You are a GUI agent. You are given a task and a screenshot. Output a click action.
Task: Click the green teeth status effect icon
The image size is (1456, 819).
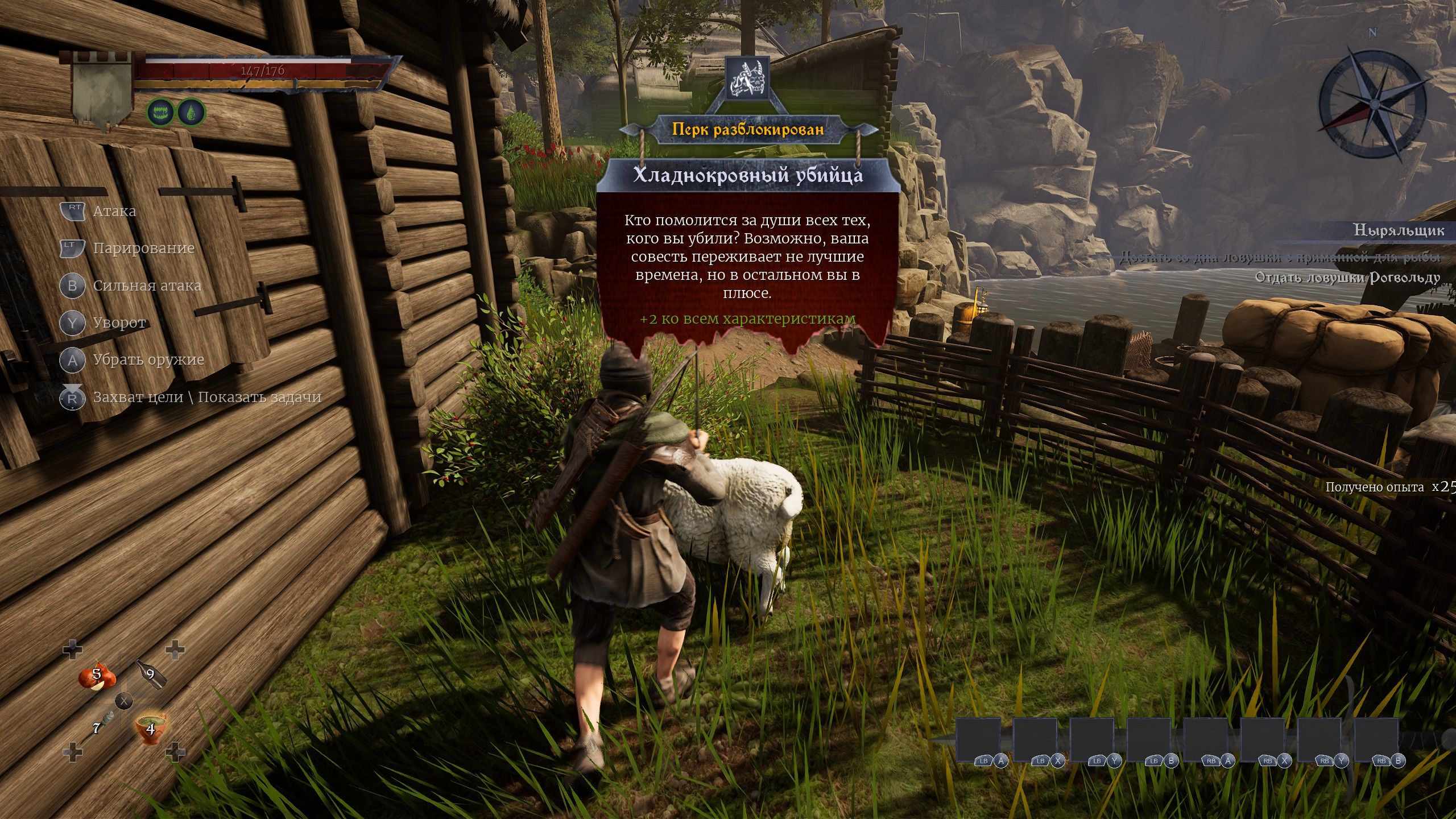pos(162,112)
